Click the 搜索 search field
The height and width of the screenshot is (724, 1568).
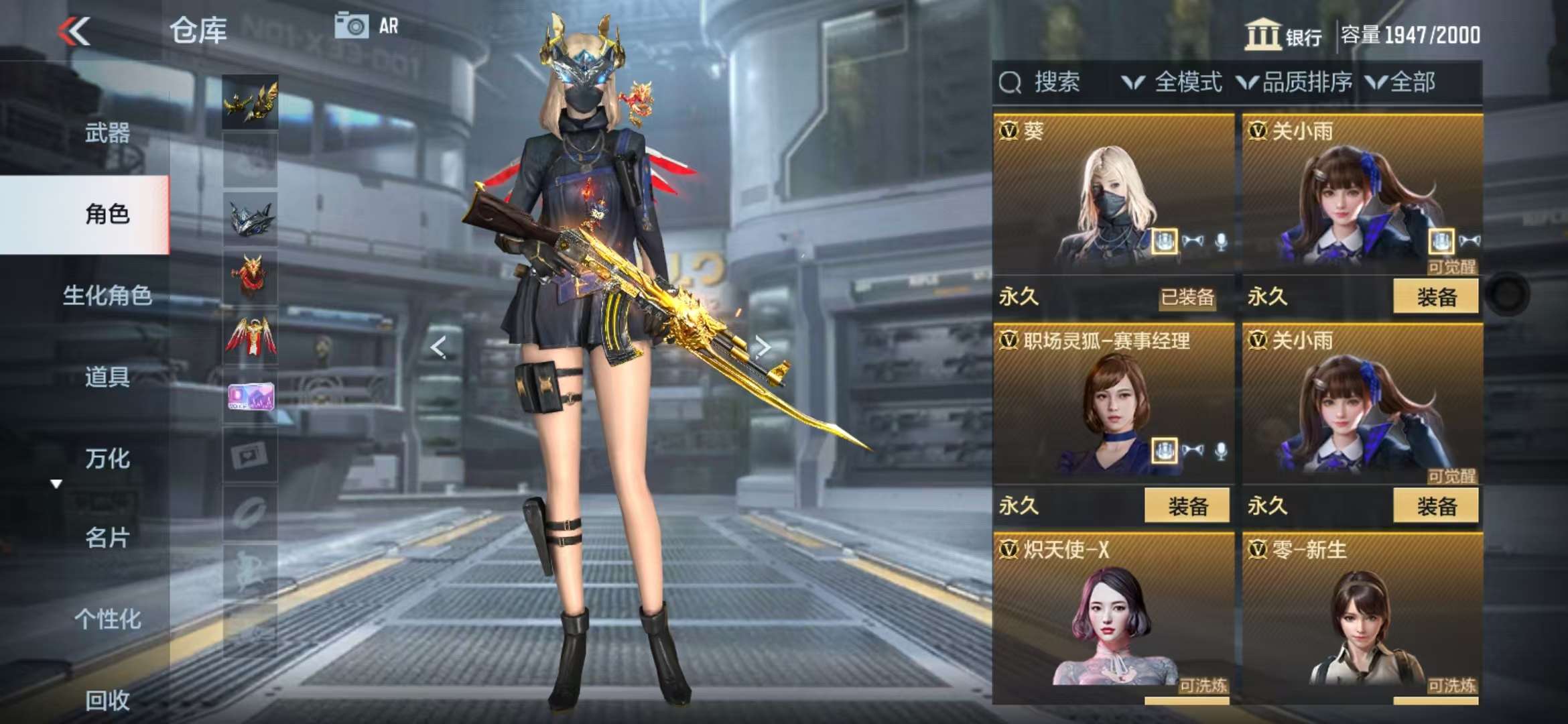pyautogui.click(x=1055, y=82)
